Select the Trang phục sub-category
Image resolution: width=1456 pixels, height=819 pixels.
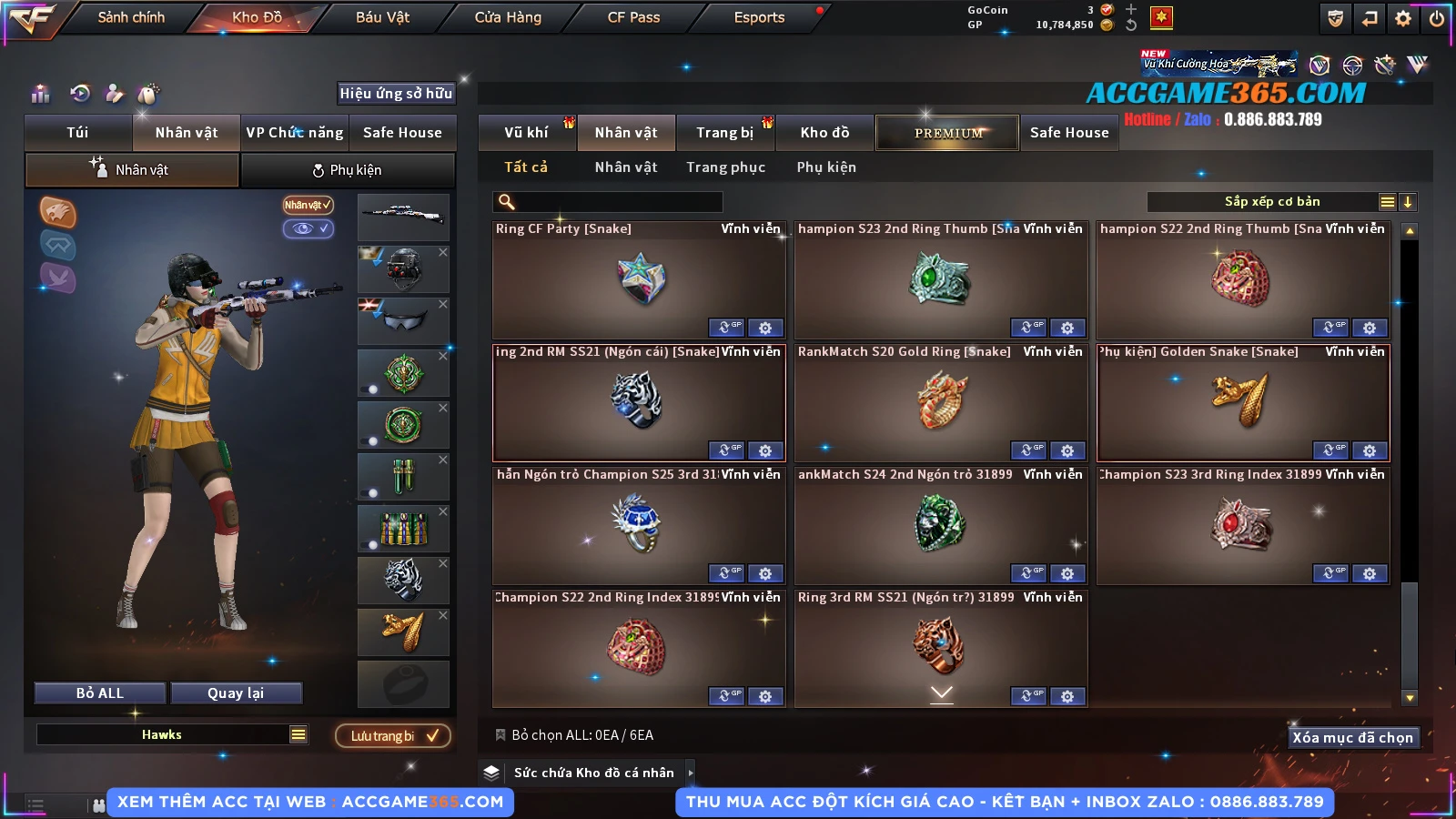(725, 167)
